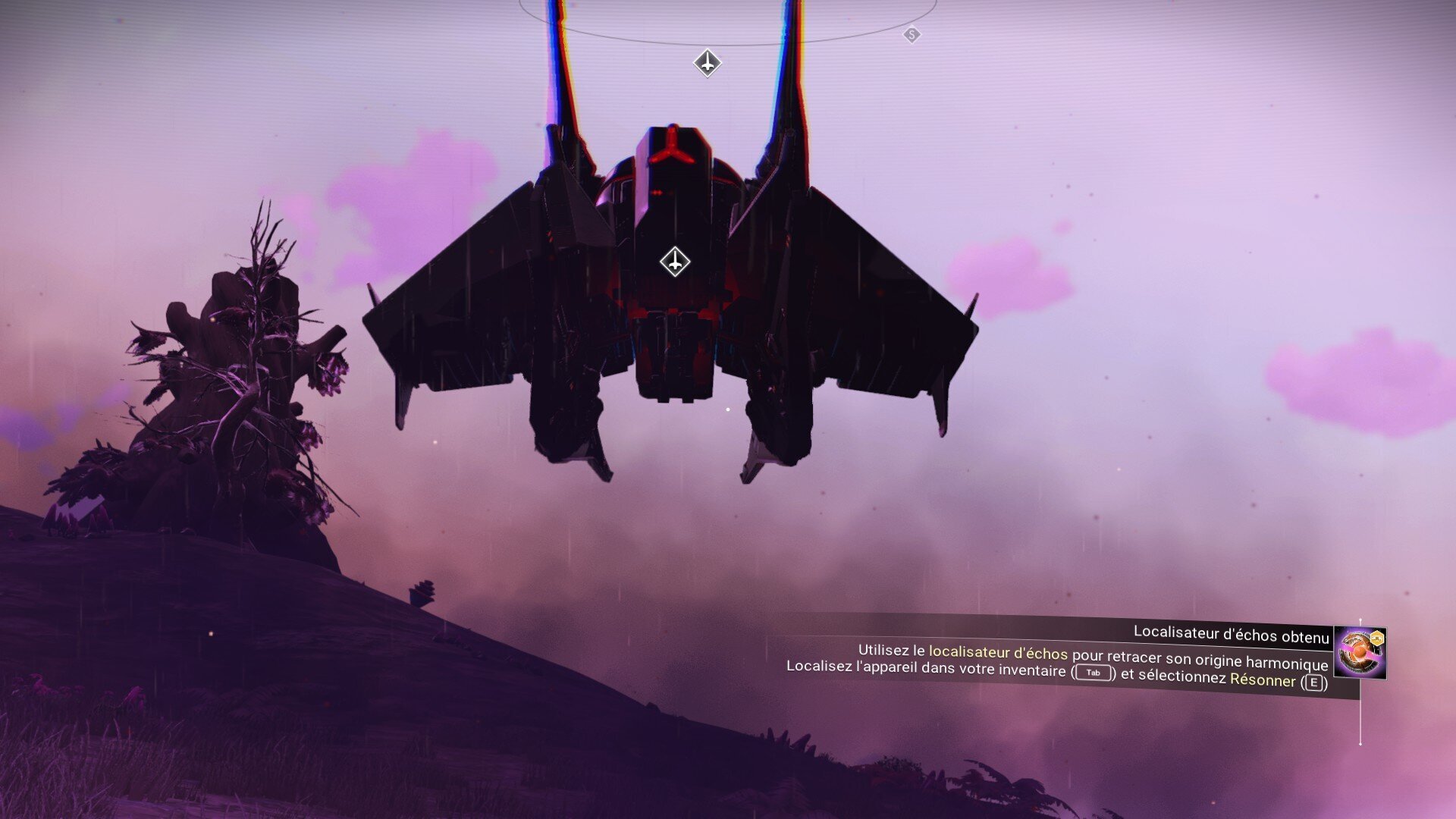The width and height of the screenshot is (1456, 819).
Task: Select the Localisateur d'échos obtenu notification
Action: pos(1230,634)
